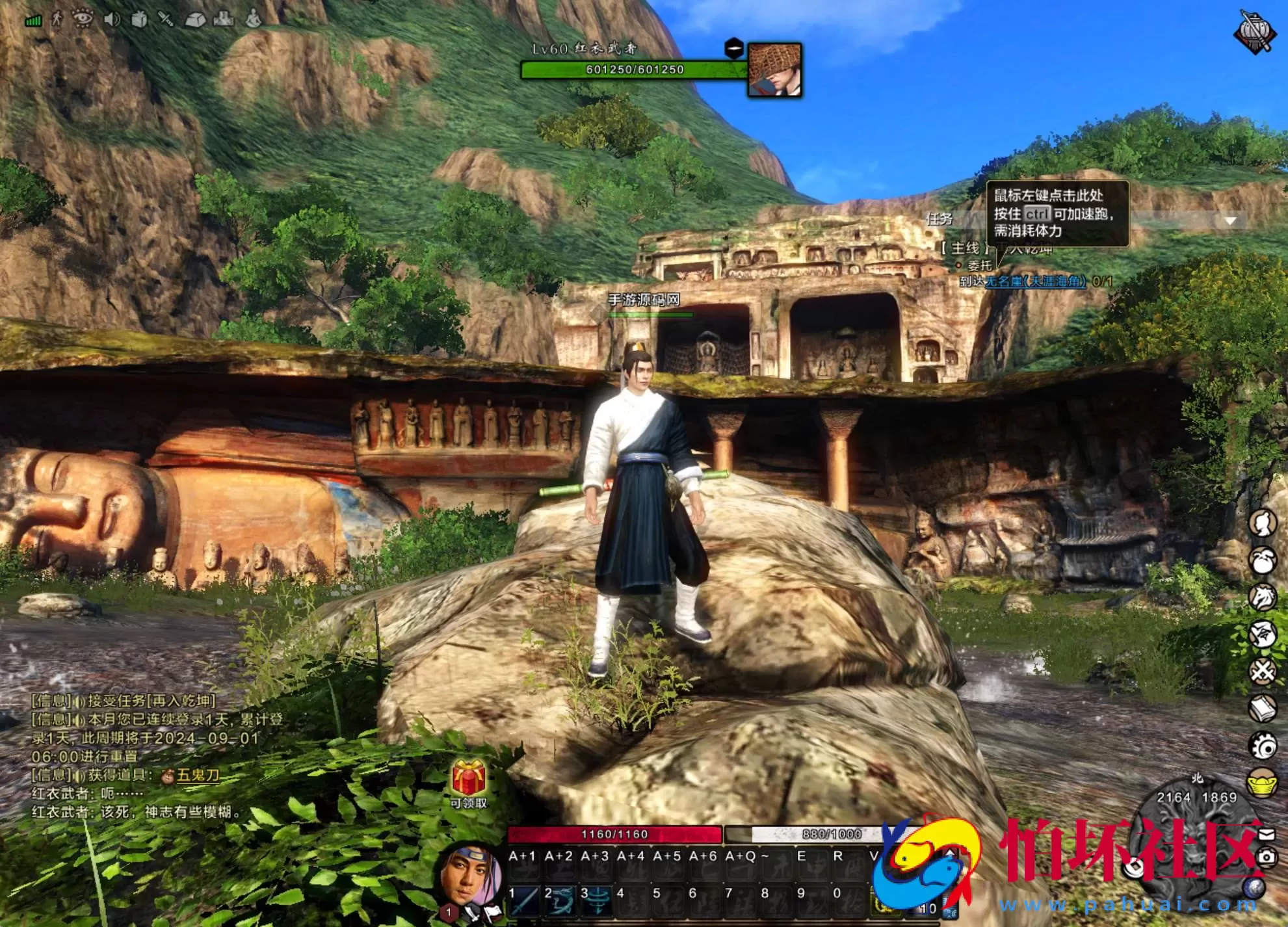Open the character silhouette menu icon
Screen dimensions: 1288x927
[1263, 523]
